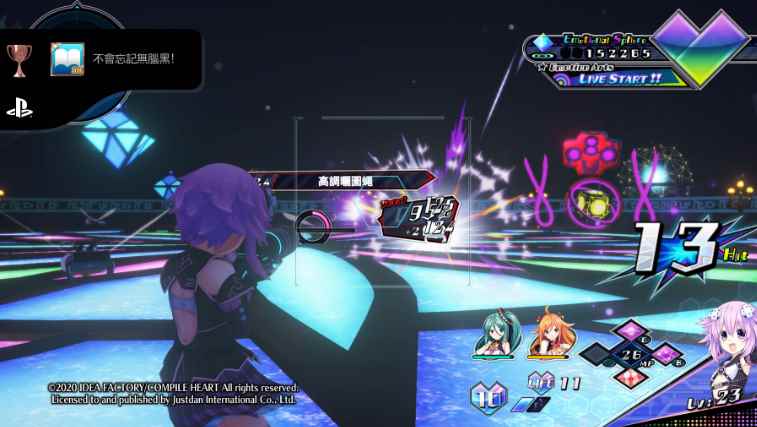Trigger the bottom pink diamond skill

[631, 377]
